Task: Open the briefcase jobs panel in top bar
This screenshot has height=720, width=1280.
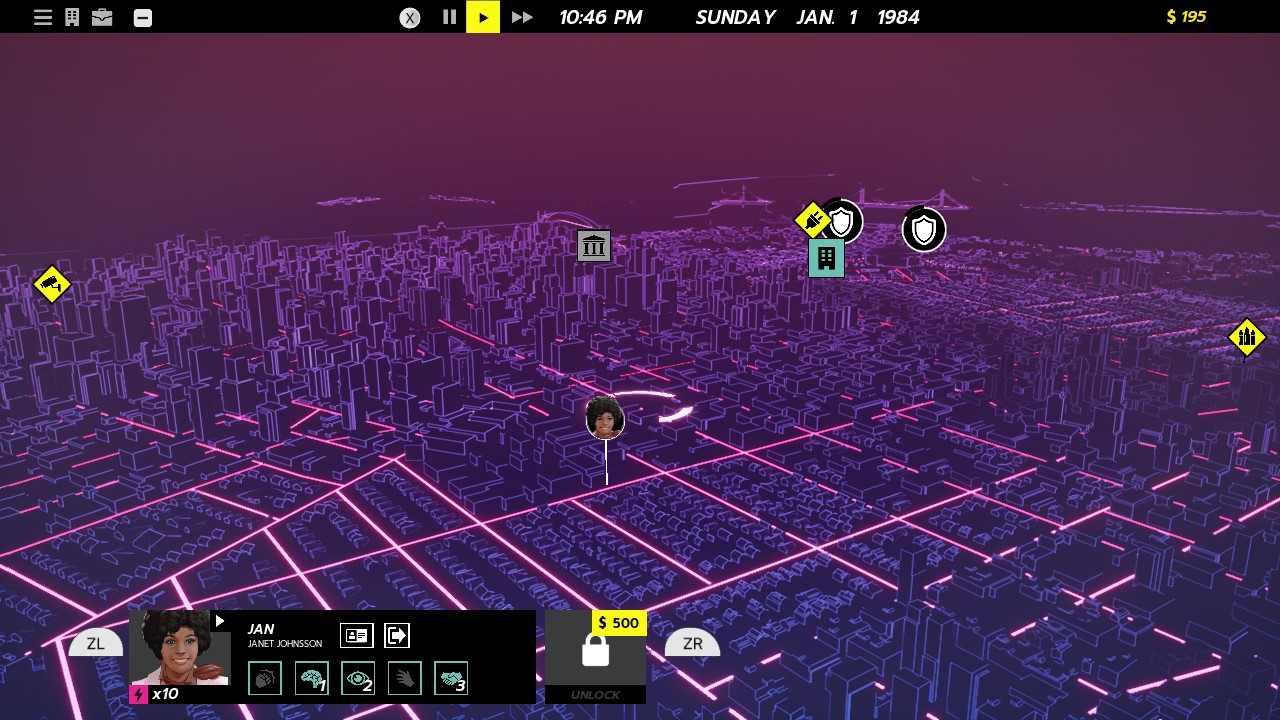Action: click(x=101, y=16)
